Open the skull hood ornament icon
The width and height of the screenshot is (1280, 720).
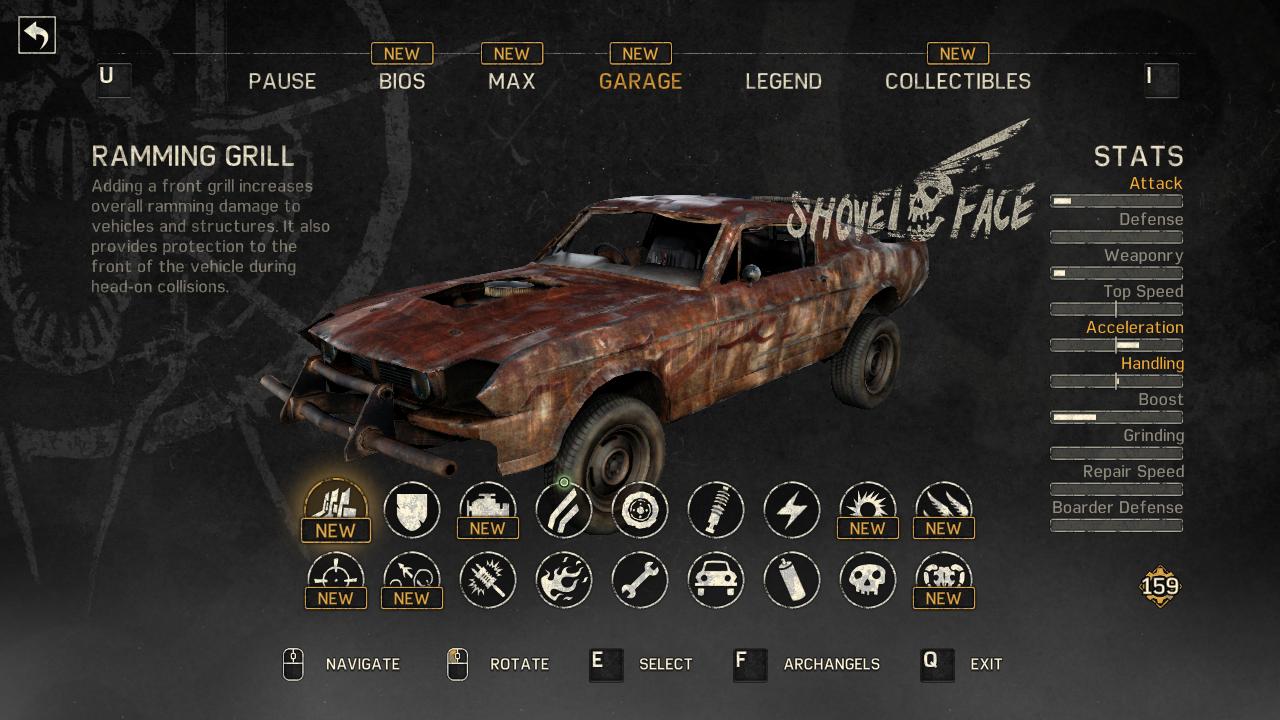[x=868, y=580]
